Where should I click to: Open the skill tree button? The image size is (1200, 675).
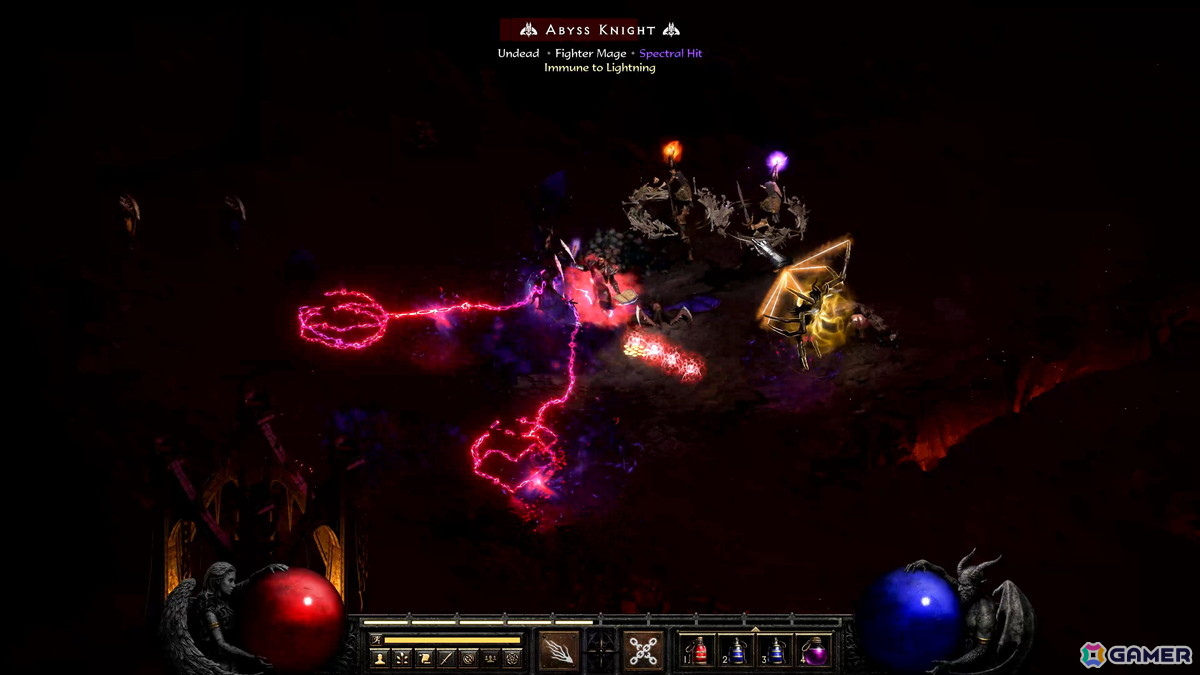[x=402, y=657]
